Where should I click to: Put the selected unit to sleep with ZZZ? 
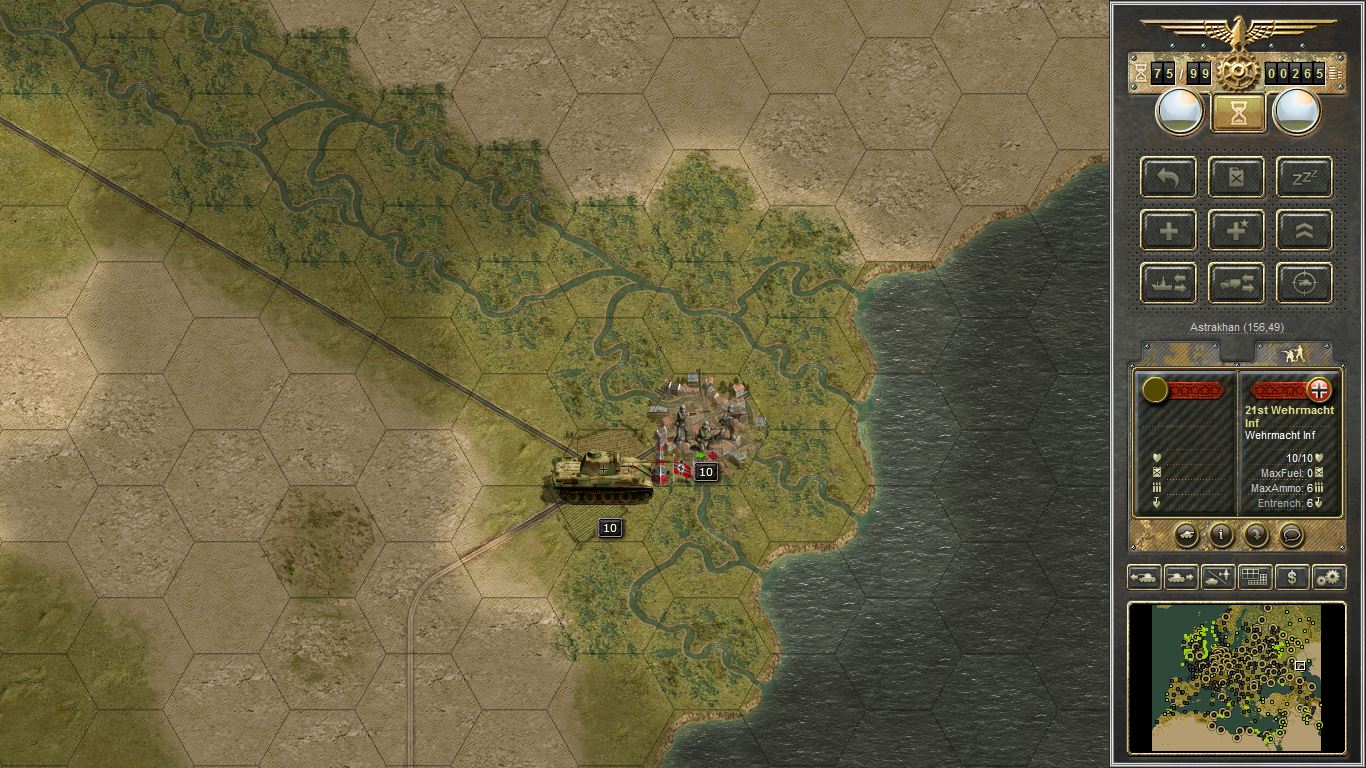1303,177
